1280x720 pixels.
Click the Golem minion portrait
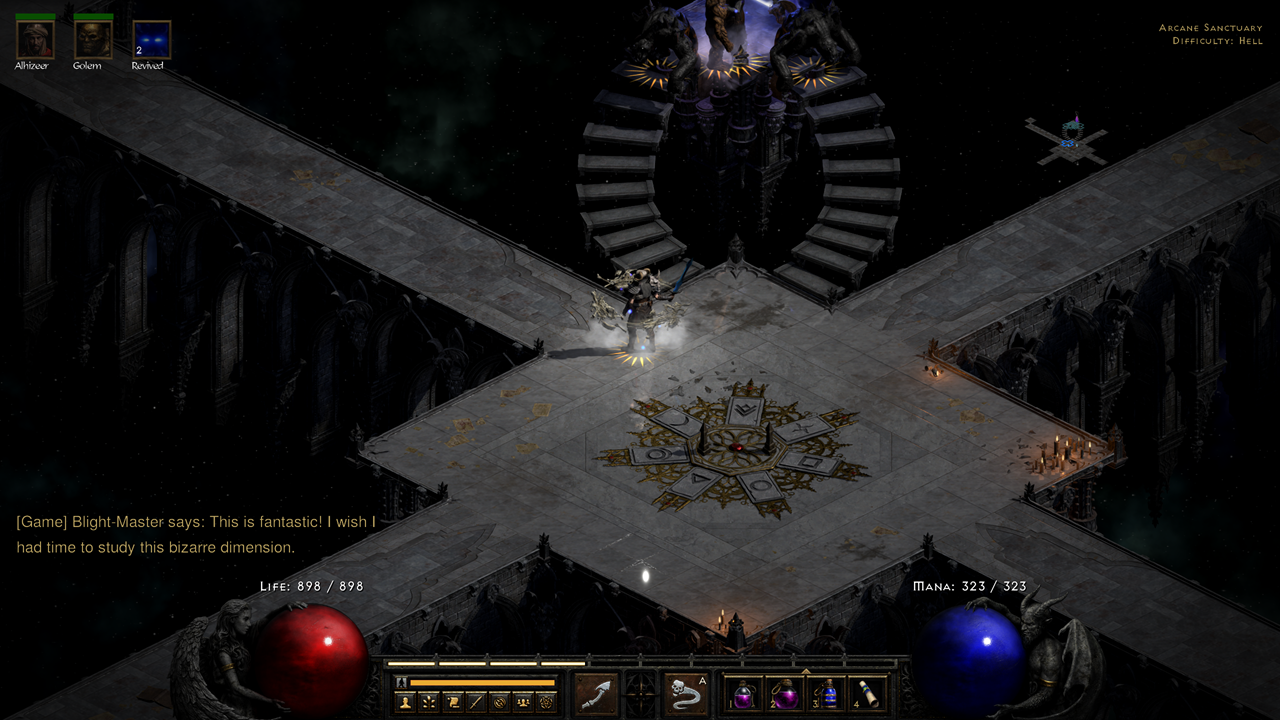[x=93, y=40]
